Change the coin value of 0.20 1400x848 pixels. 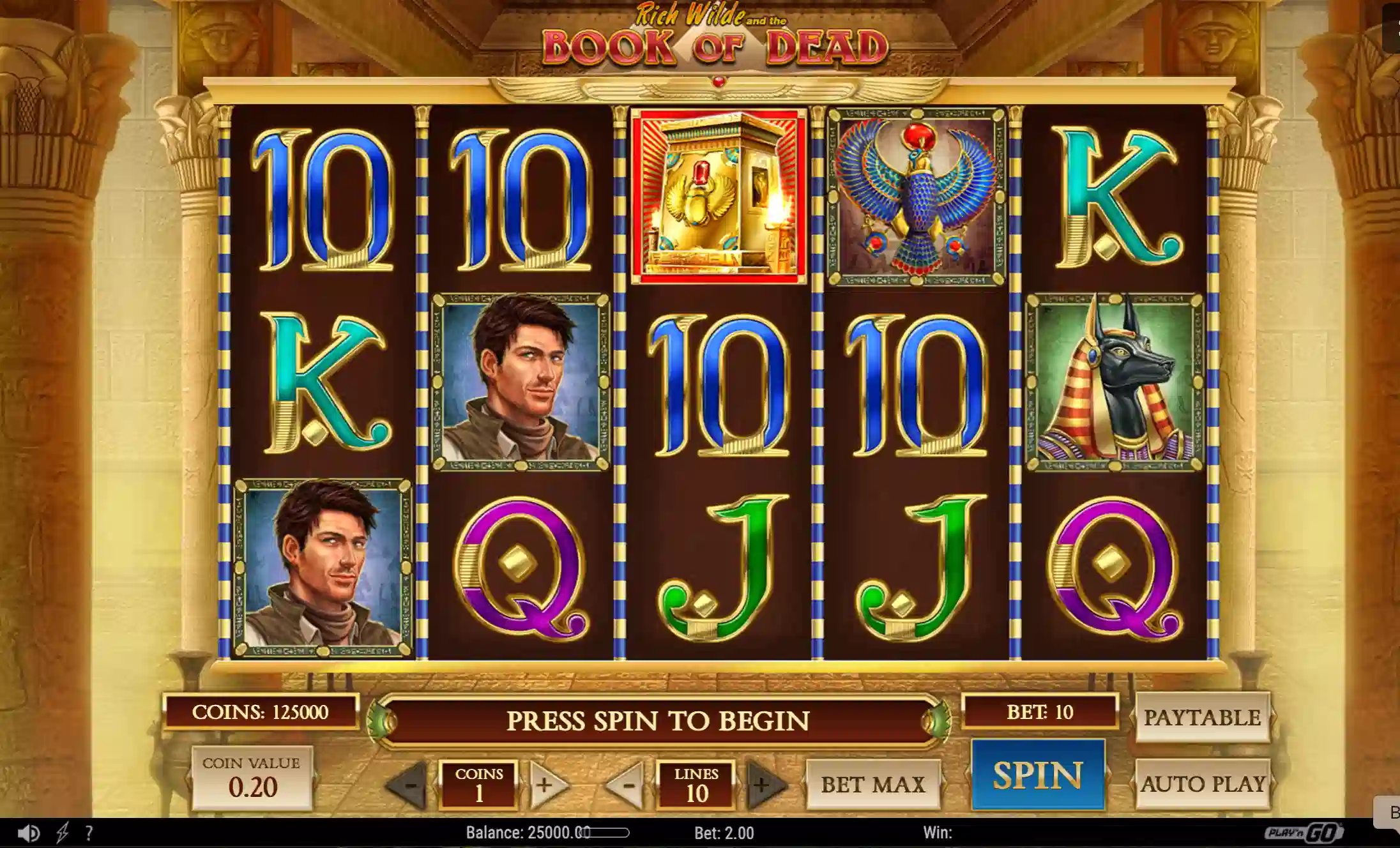tap(252, 778)
